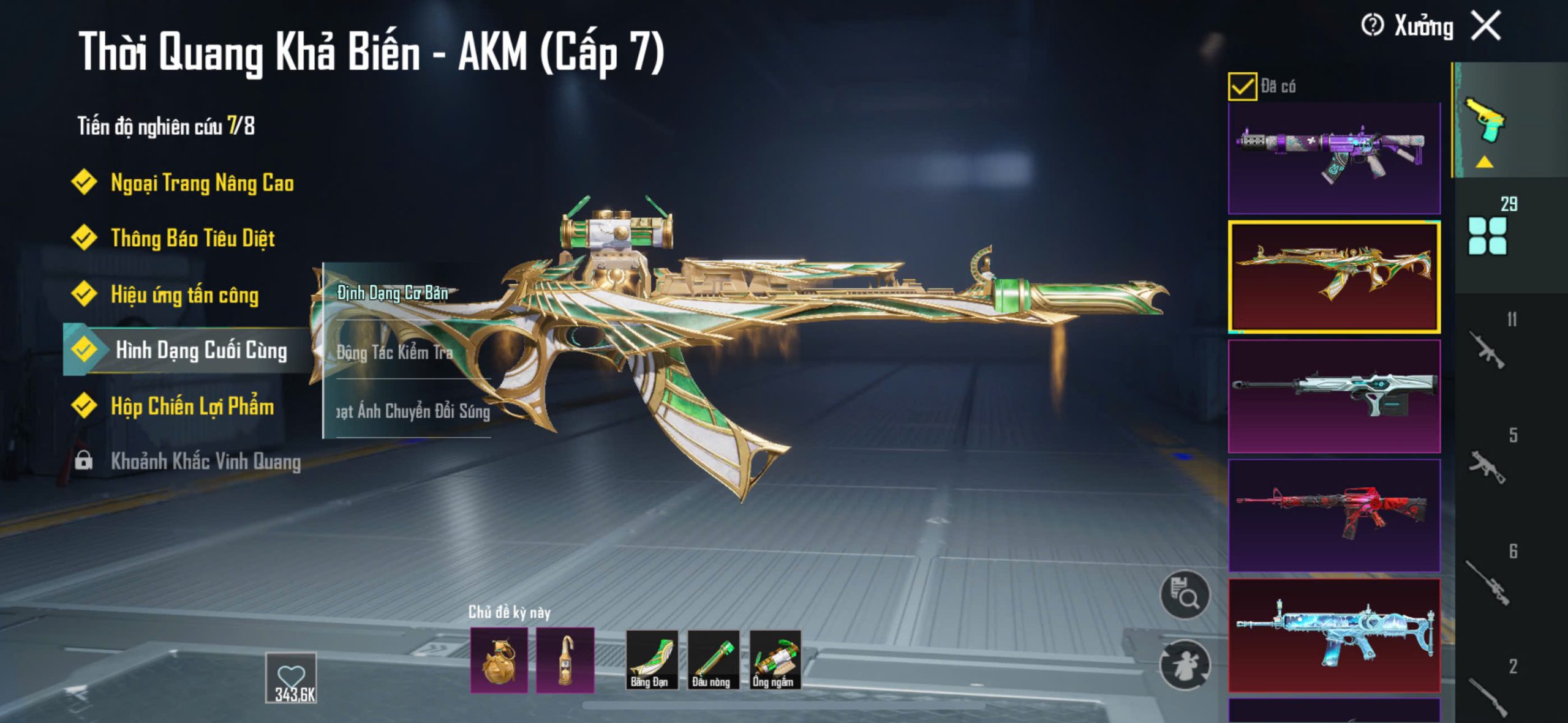The width and height of the screenshot is (1568, 723).
Task: View locked Khoảnh Khắc Vinh Quang
Action: tap(205, 461)
